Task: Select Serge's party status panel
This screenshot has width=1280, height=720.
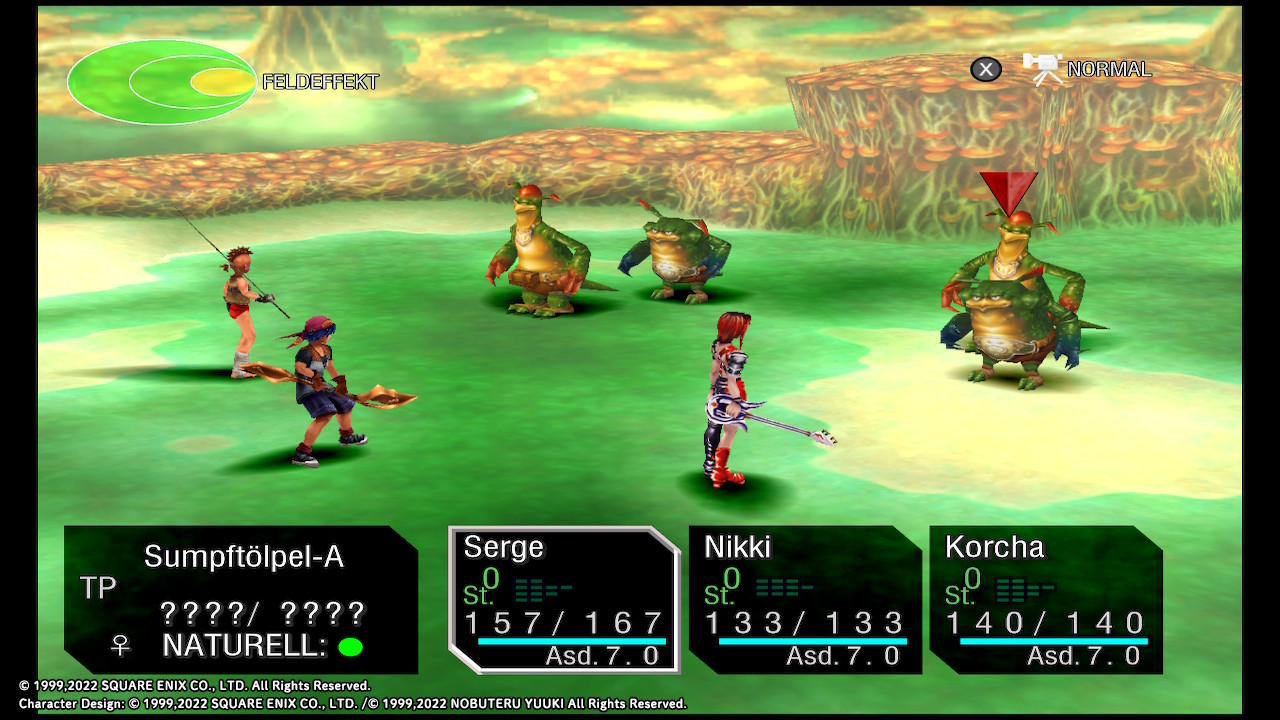Action: (x=564, y=598)
